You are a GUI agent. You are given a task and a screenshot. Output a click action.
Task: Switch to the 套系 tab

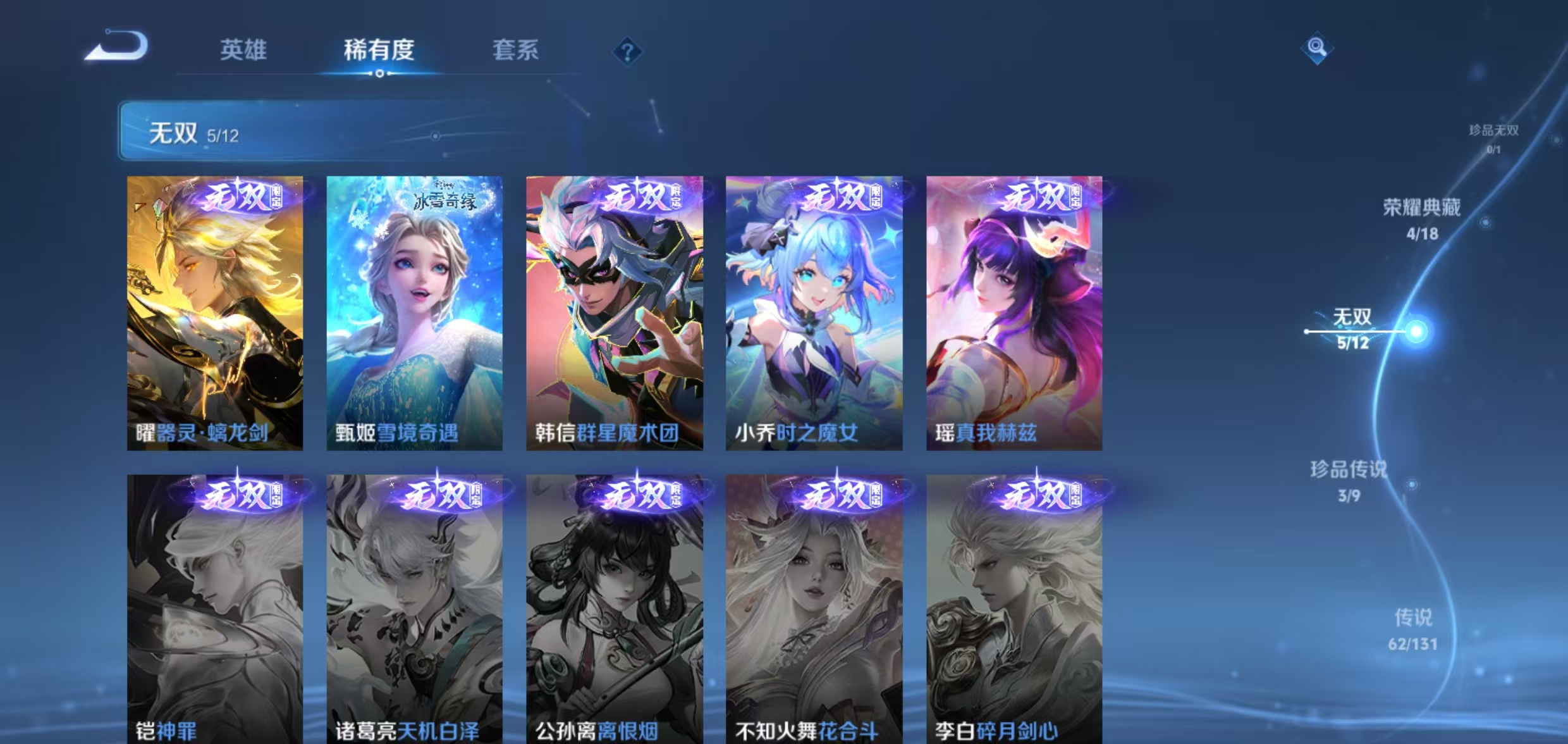pyautogui.click(x=517, y=52)
